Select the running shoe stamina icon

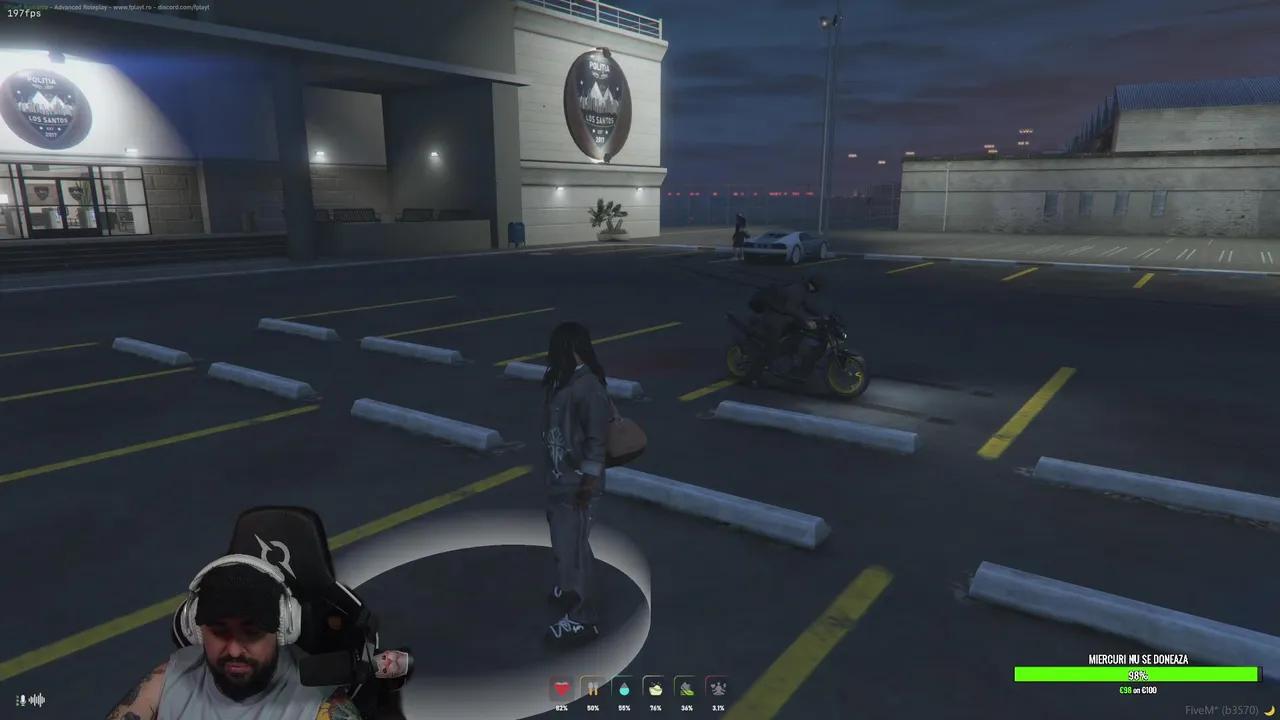[686, 688]
